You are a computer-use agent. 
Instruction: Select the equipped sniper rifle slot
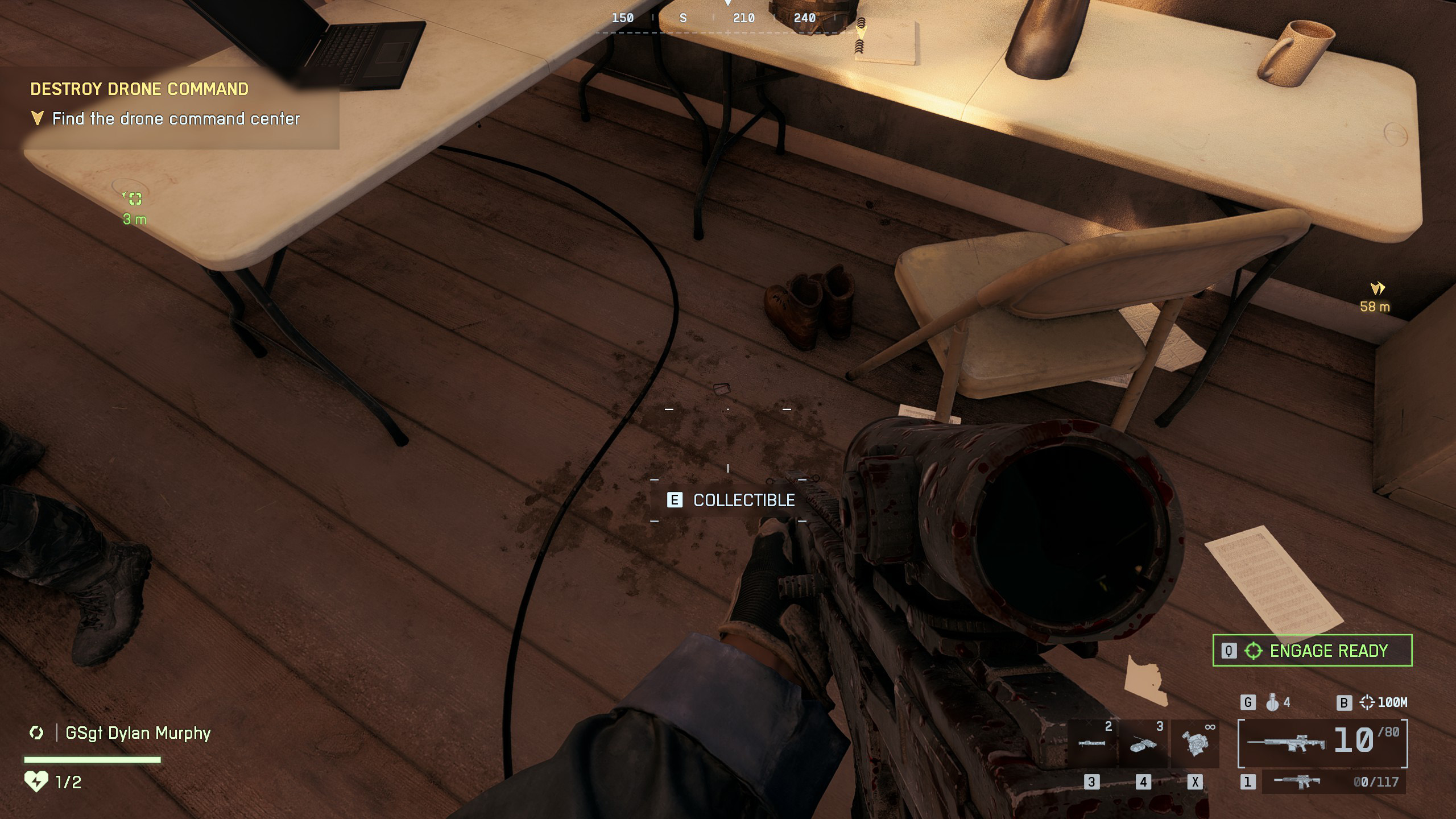(1322, 743)
